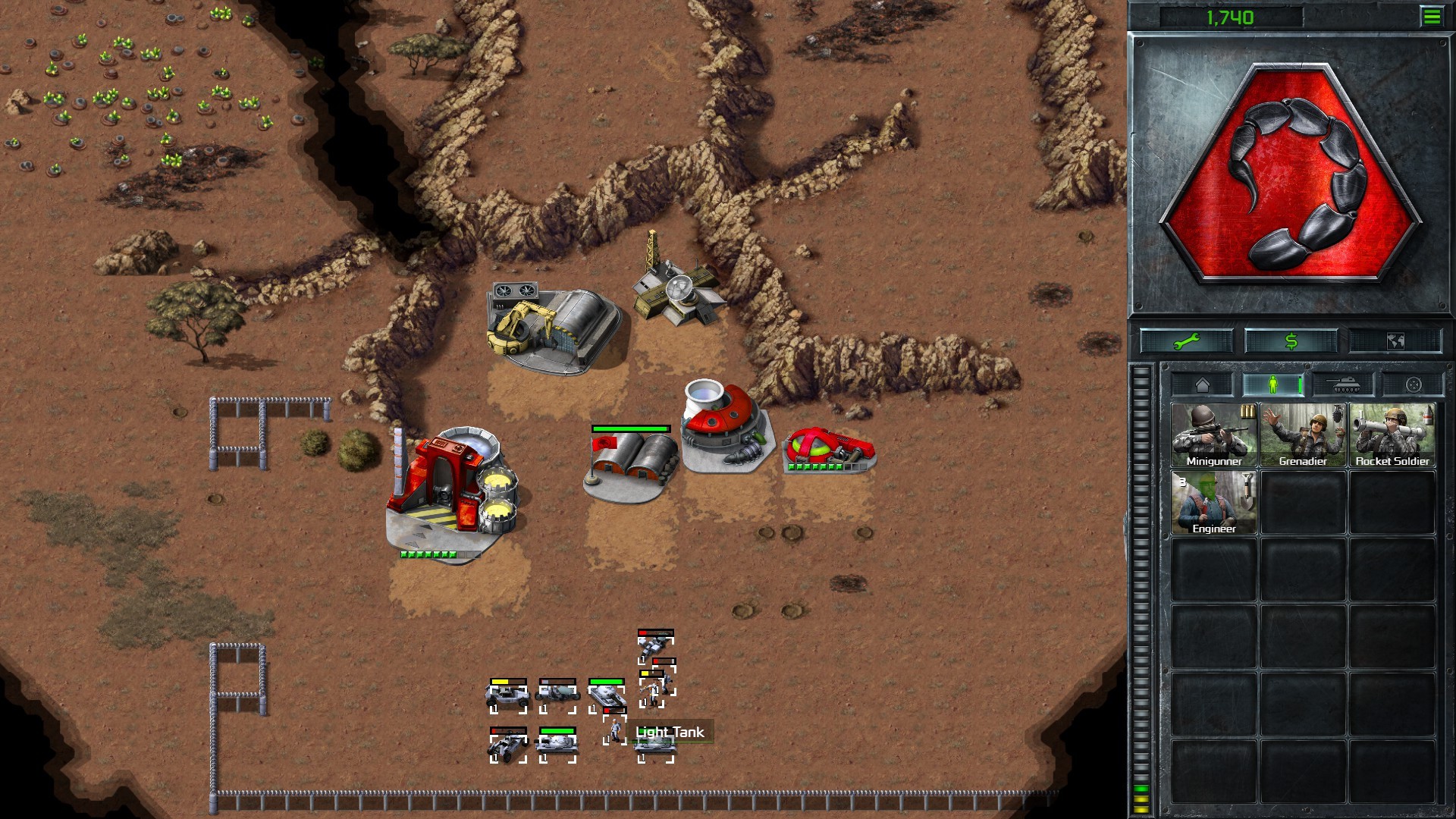Queue a Minigunner for training

pyautogui.click(x=1213, y=435)
